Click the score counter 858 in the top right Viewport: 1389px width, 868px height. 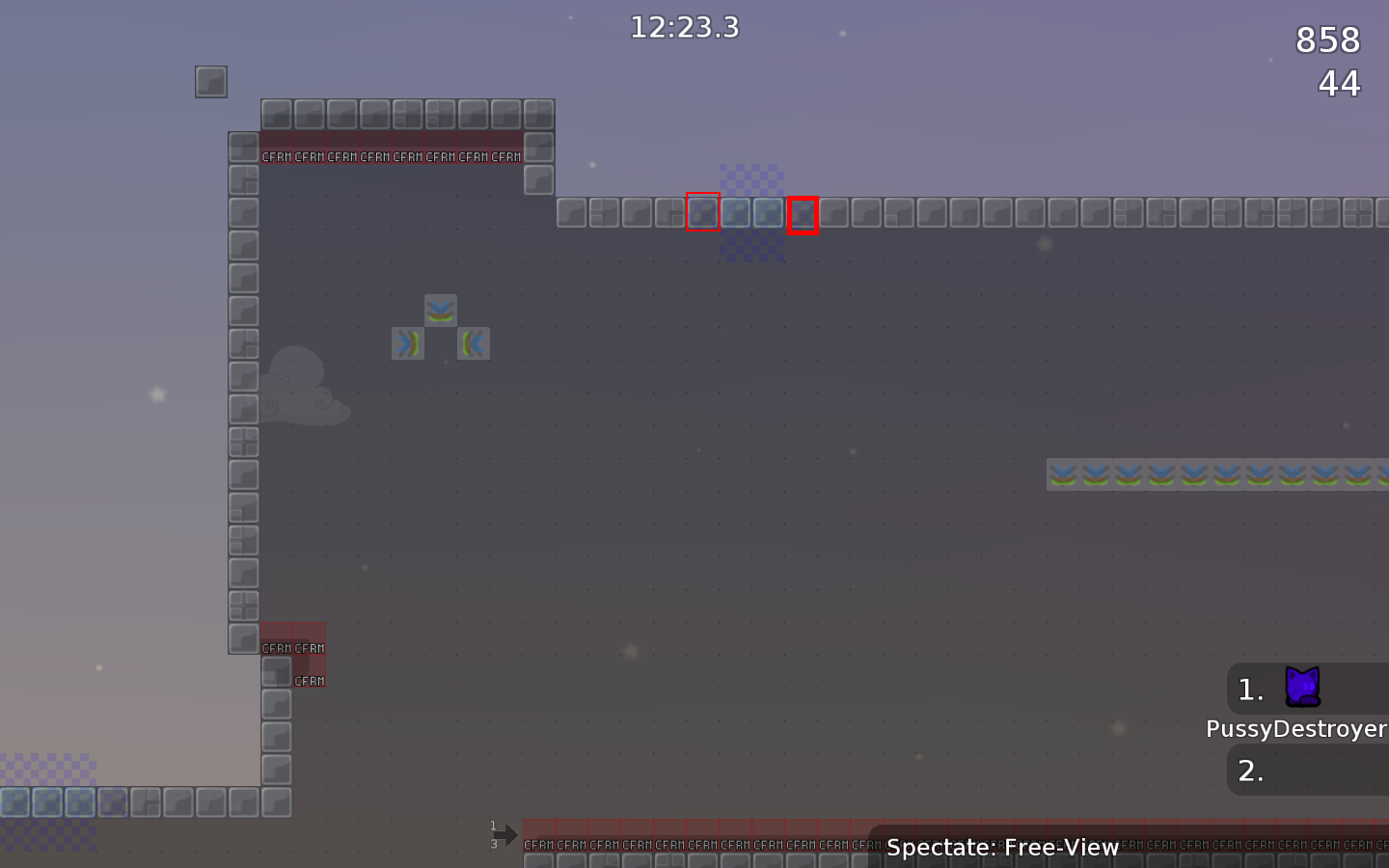click(x=1326, y=40)
